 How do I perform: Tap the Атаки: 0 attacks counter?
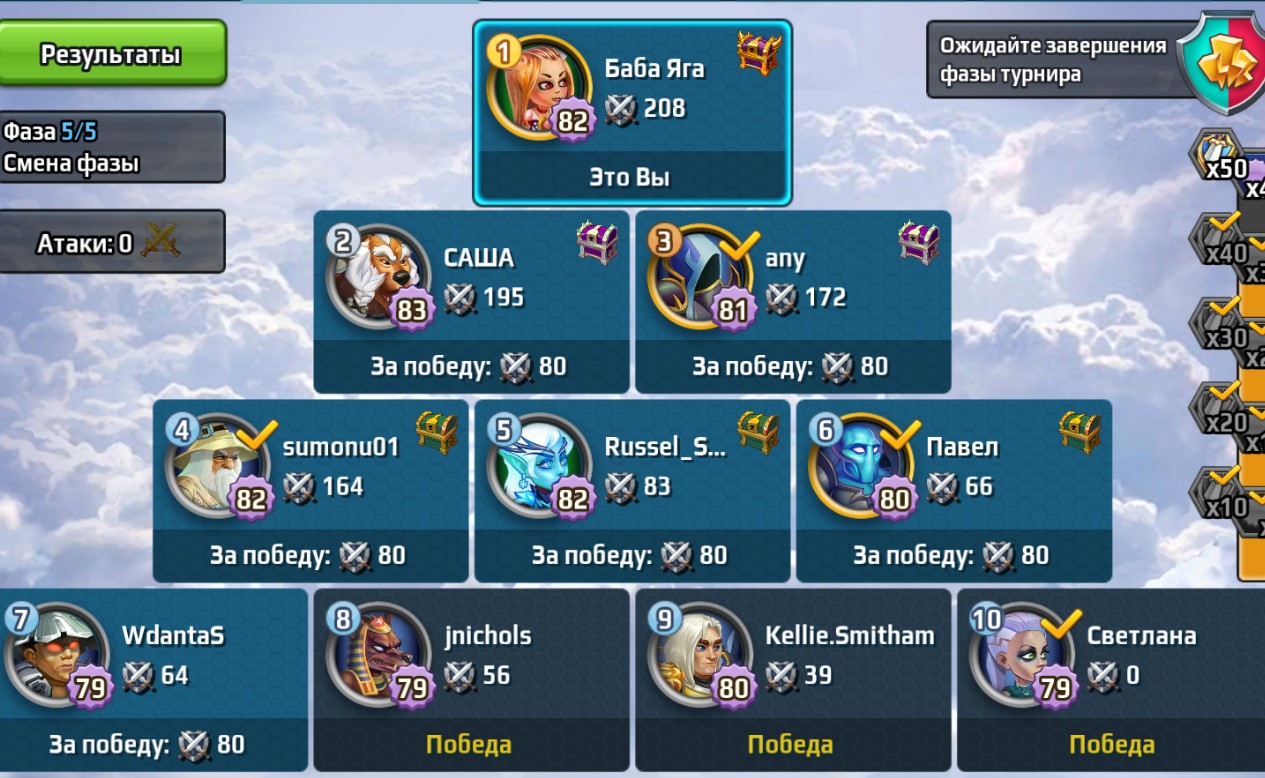point(112,241)
